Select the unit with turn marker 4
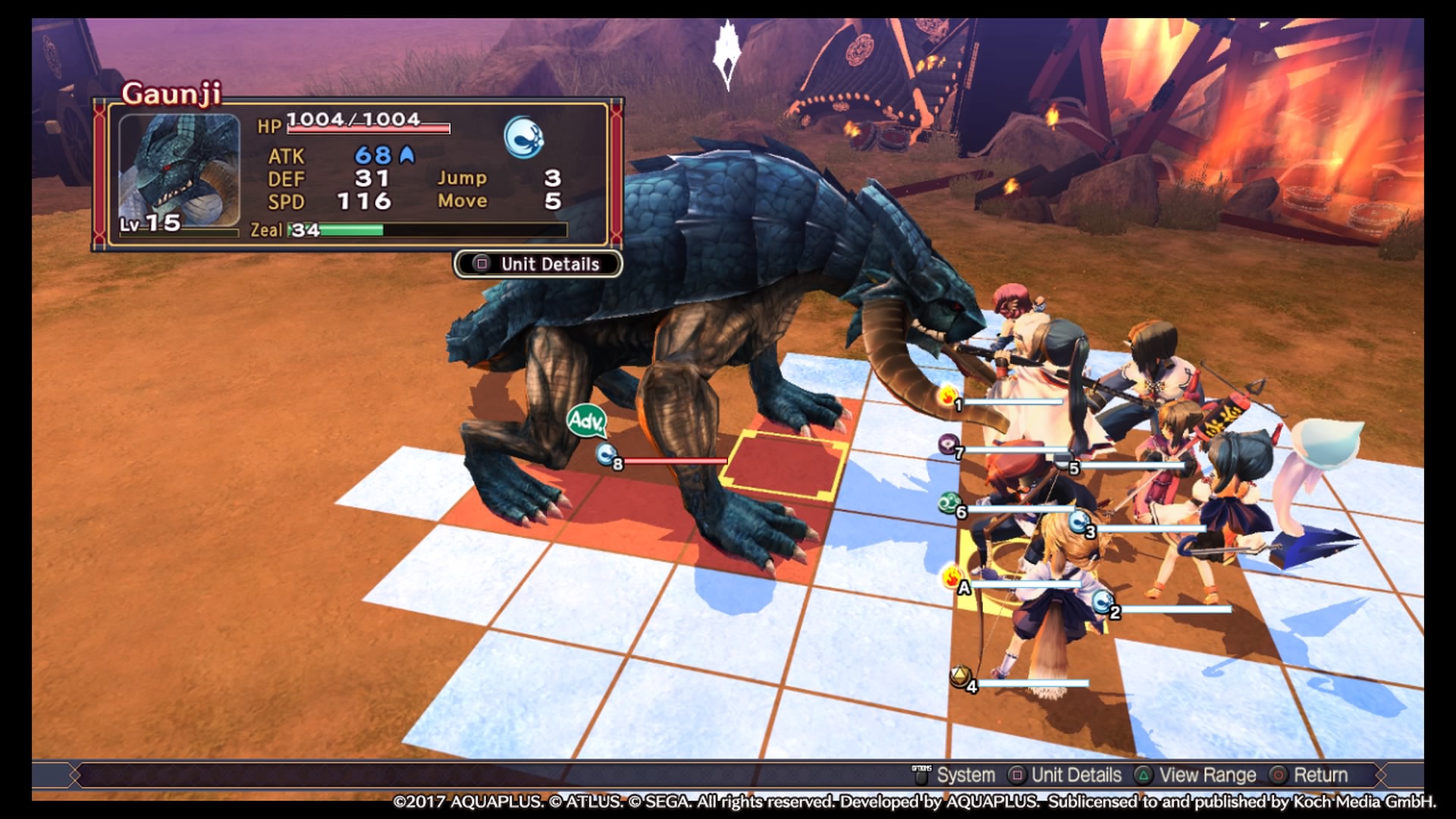This screenshot has width=1456, height=819. (x=964, y=679)
